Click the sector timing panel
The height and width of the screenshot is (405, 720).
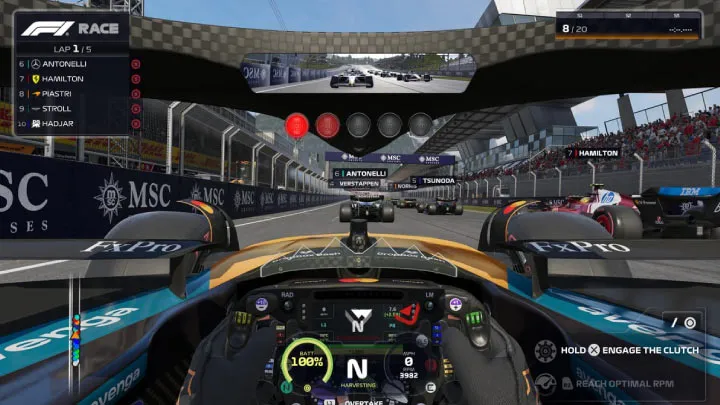625,24
